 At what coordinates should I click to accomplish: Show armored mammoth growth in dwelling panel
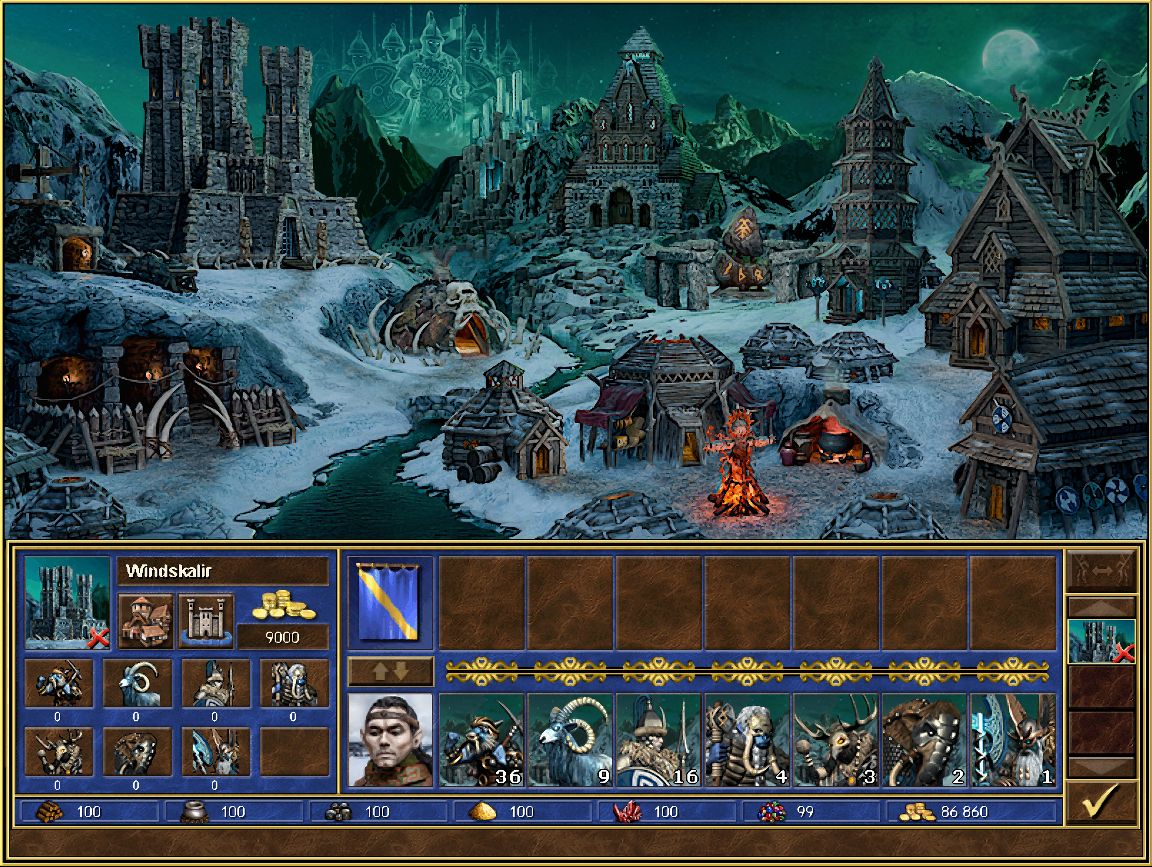[137, 753]
